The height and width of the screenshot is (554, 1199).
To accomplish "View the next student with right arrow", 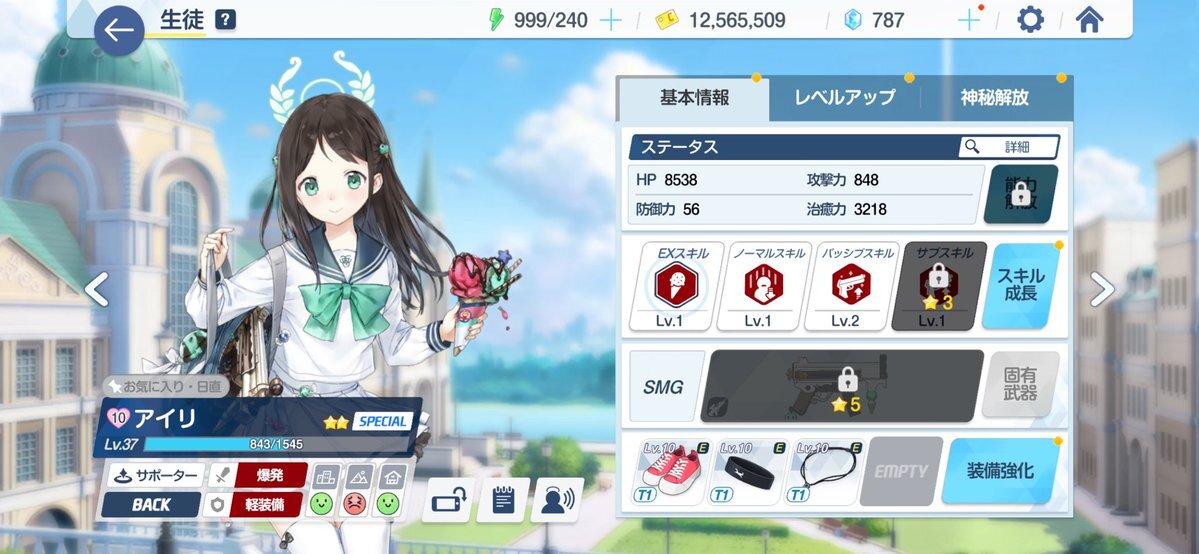I will pyautogui.click(x=1101, y=289).
